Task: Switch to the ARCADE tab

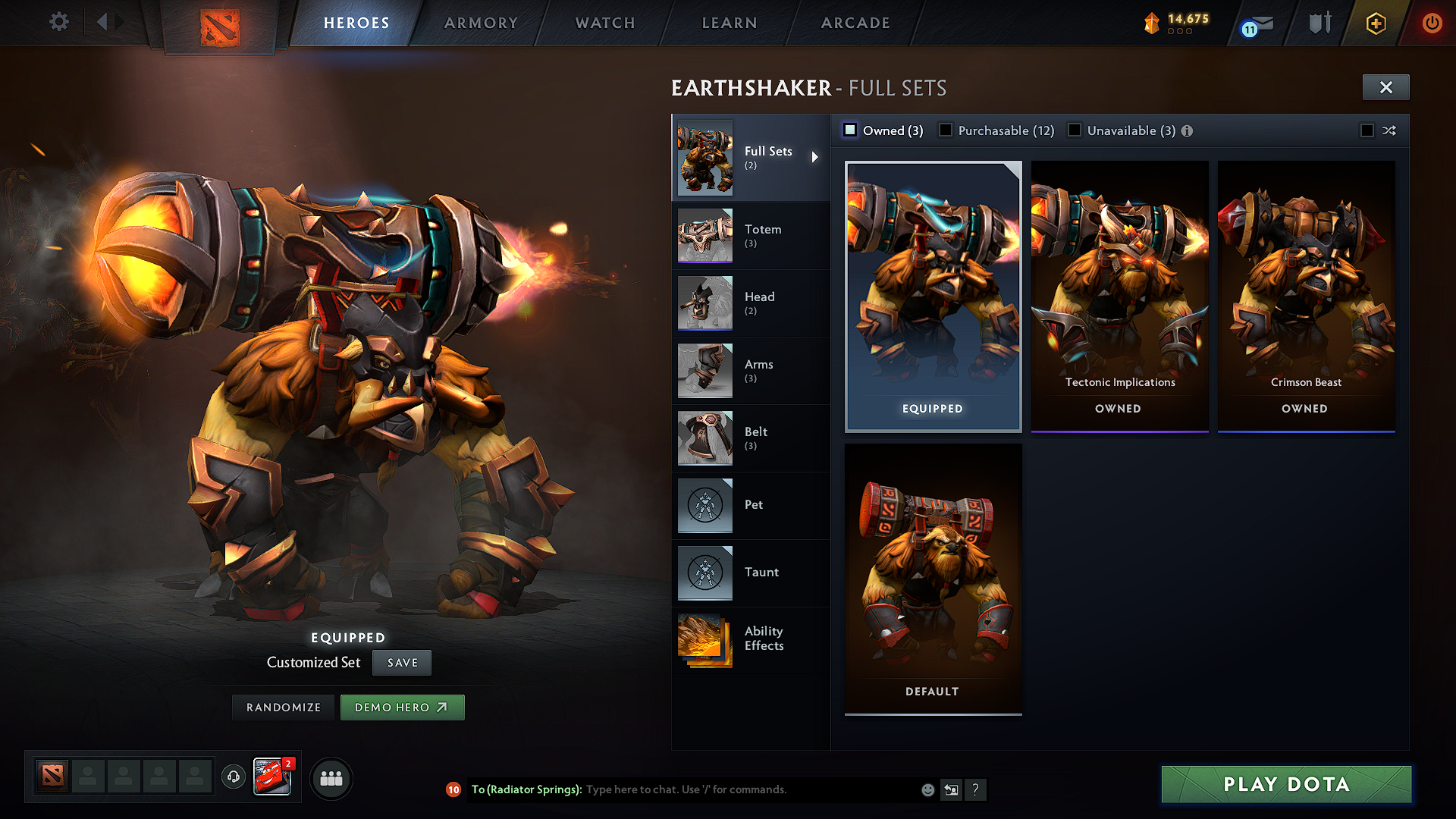Action: tap(855, 23)
